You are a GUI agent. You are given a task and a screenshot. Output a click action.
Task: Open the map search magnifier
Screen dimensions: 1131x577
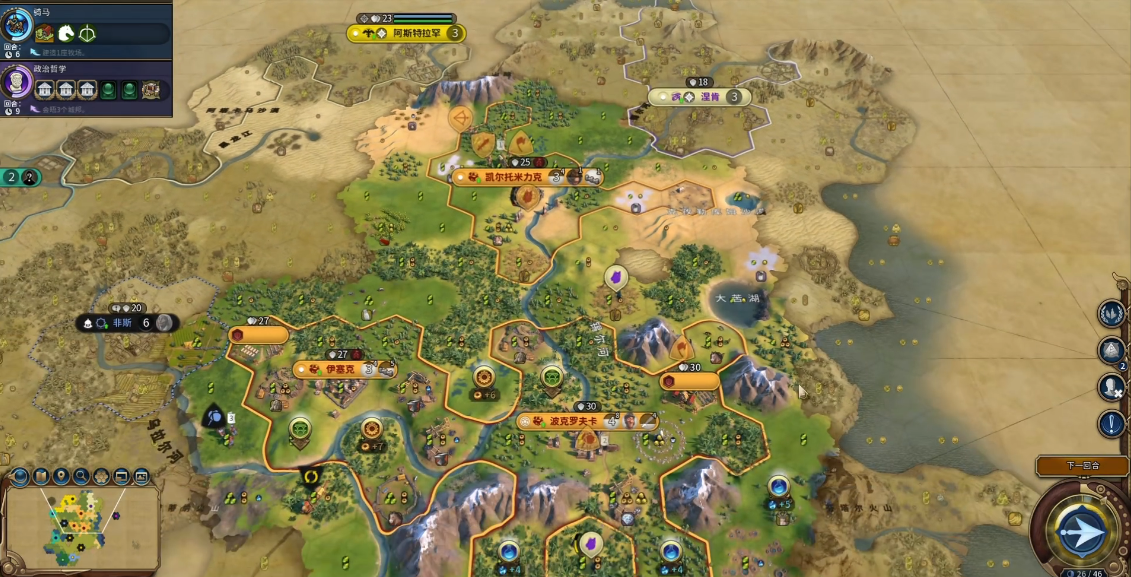click(81, 476)
